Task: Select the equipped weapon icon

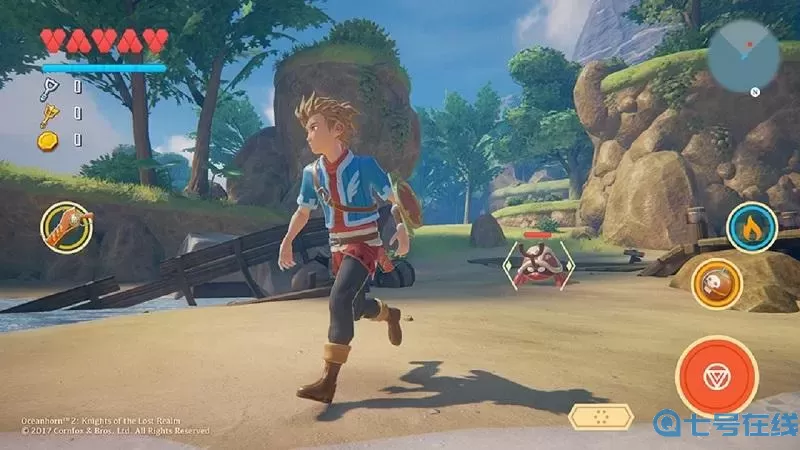Action: pos(66,226)
